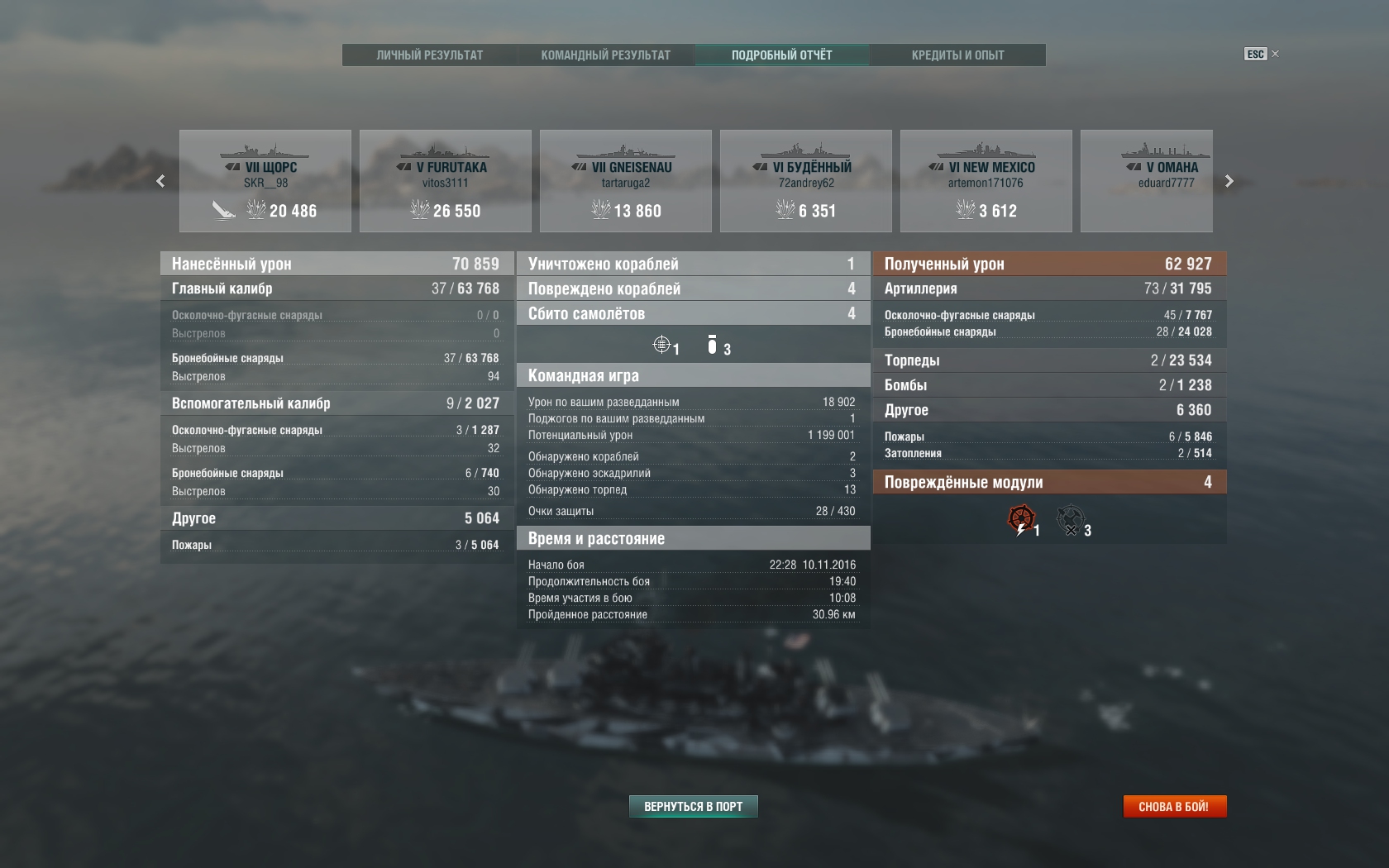Viewport: 1389px width, 868px height.
Task: Start another battle with СНОВА В БОЙ!
Action: point(1174,806)
